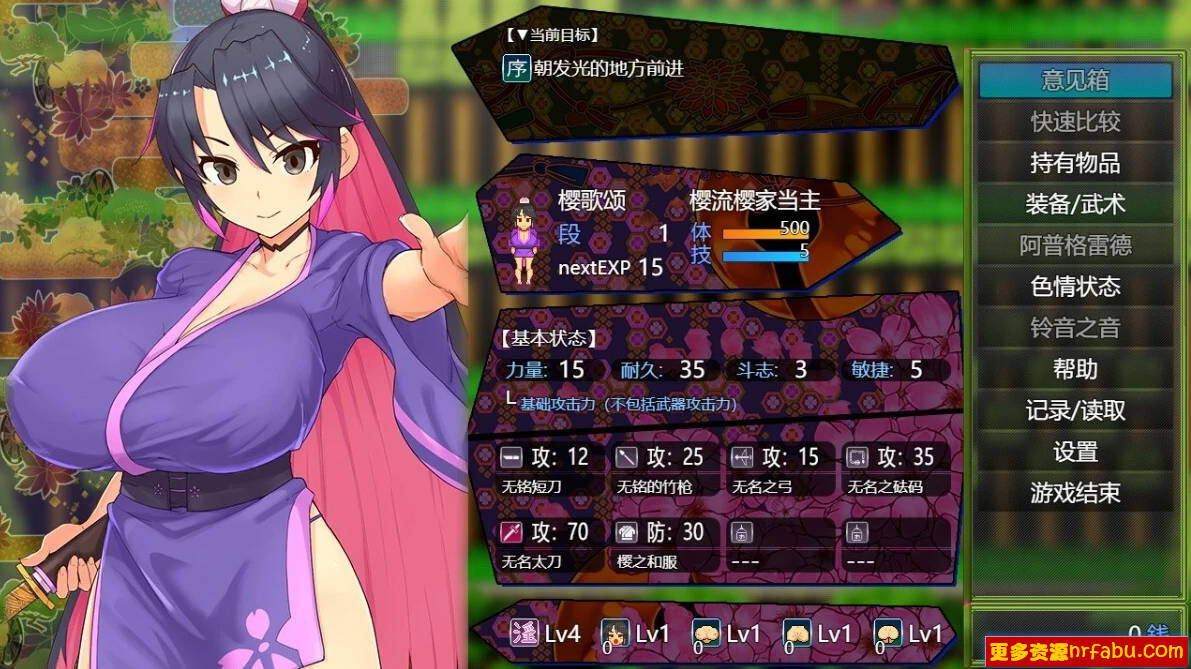The height and width of the screenshot is (669, 1191).
Task: Open the 色情状态 status entry
Action: pos(1075,287)
